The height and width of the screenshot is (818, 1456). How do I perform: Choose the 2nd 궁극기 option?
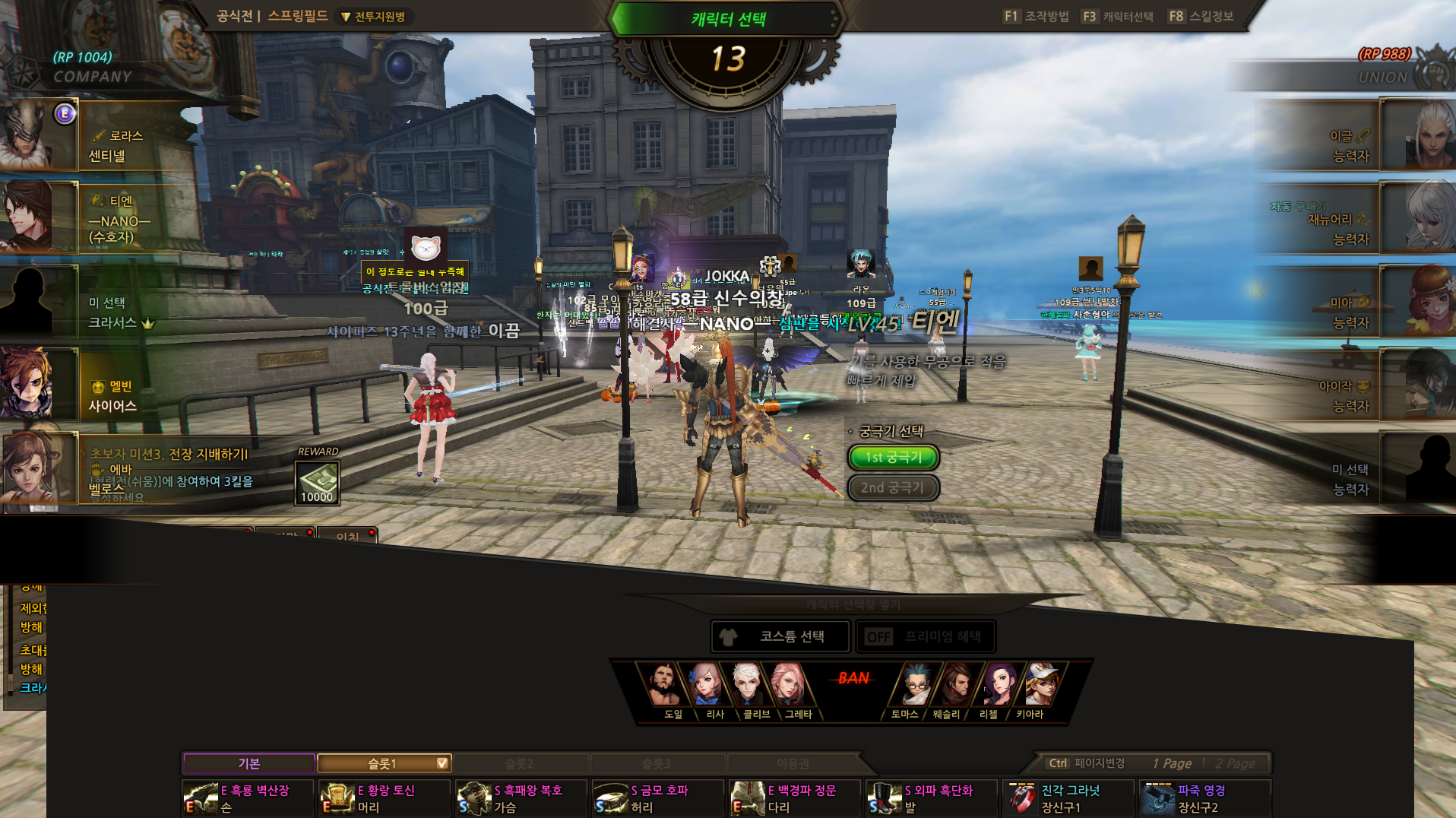click(893, 487)
